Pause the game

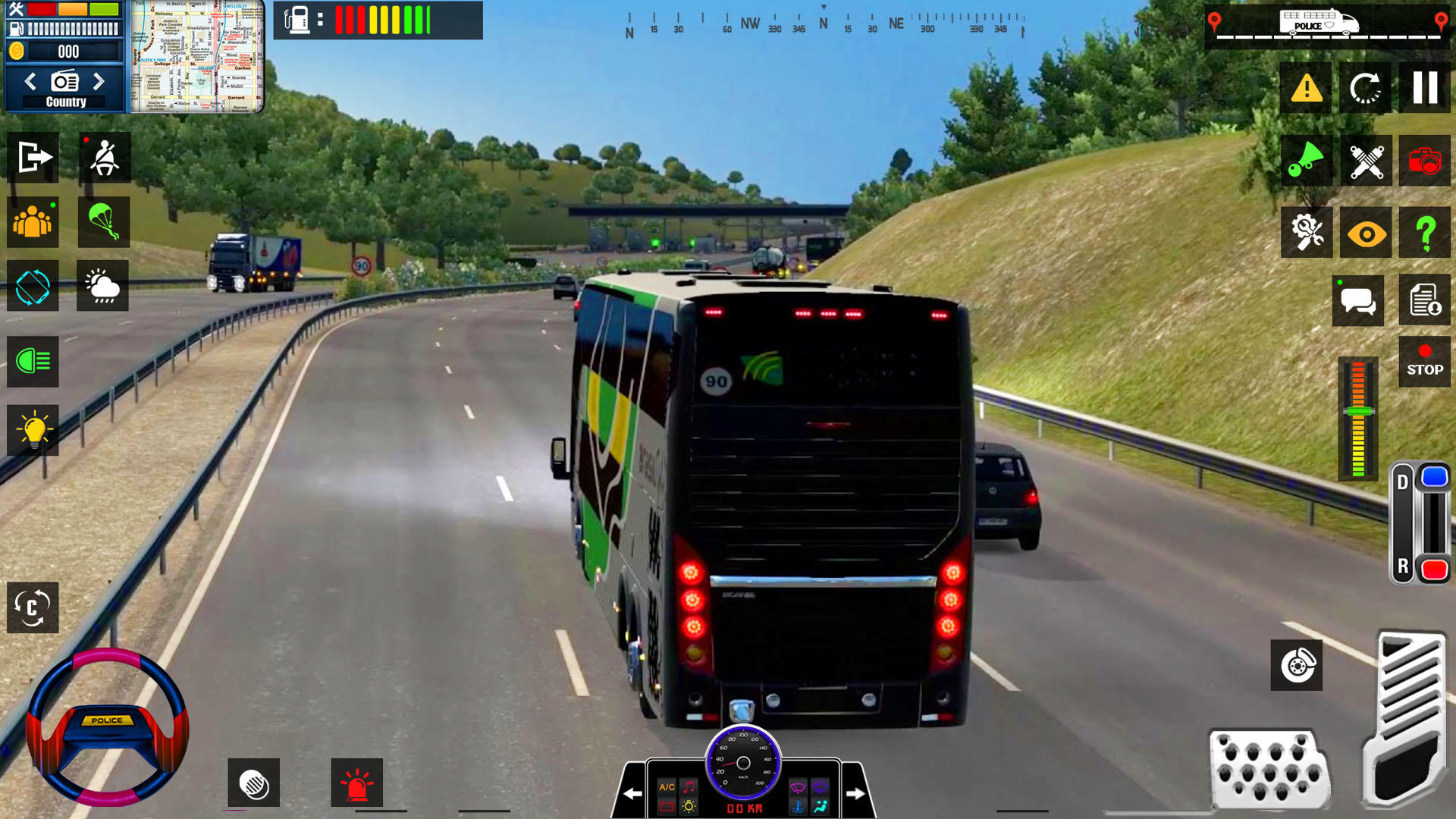1425,88
